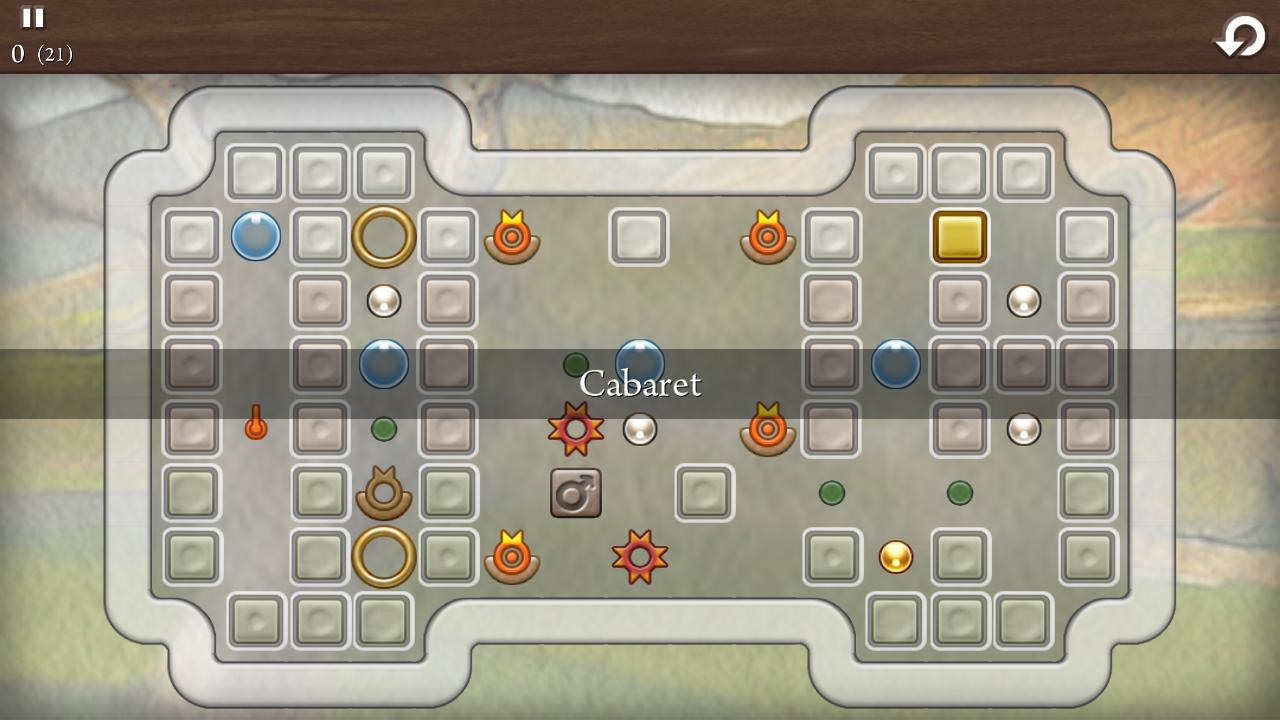The width and height of the screenshot is (1280, 720).
Task: Toggle the green dot right of the board center
Action: pyautogui.click(x=831, y=493)
